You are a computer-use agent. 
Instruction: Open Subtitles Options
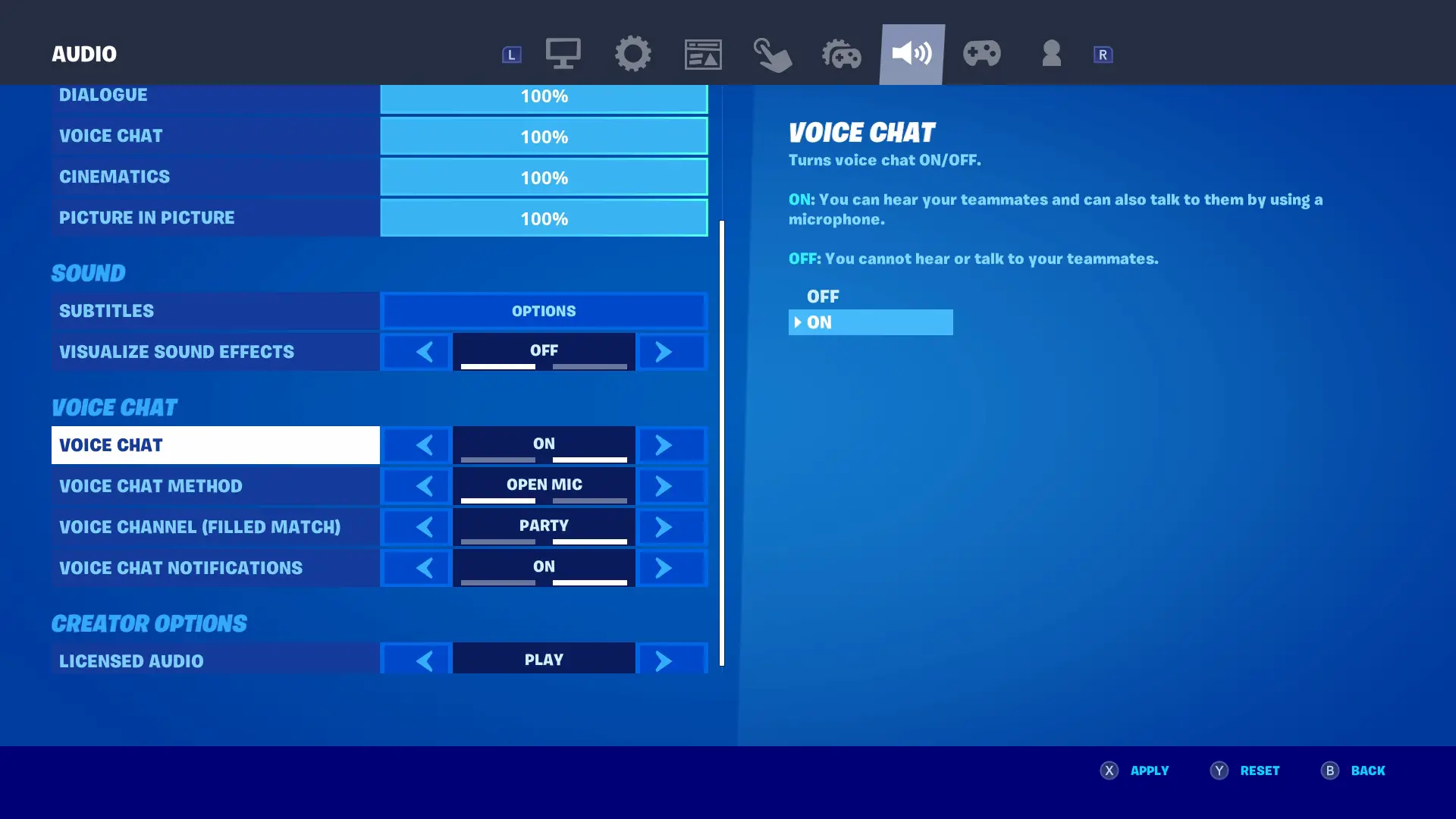coord(543,310)
